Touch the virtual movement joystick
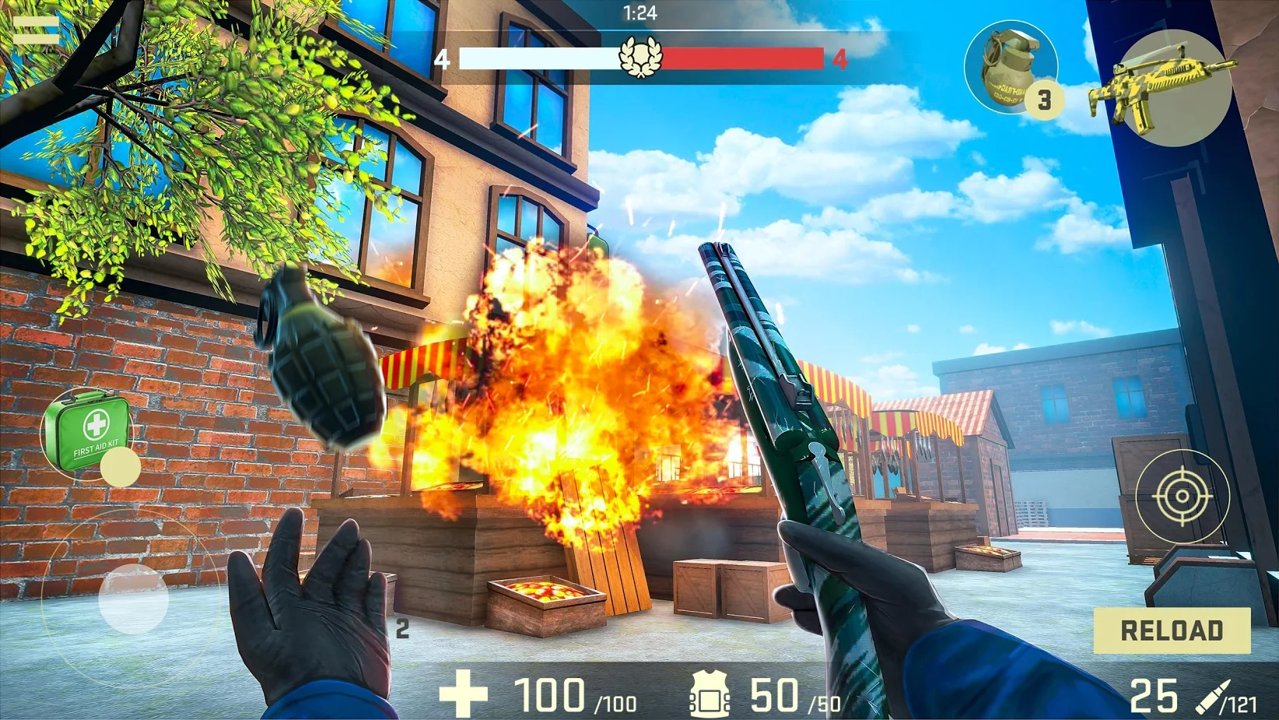Screen dimensions: 1279x720 click(133, 599)
